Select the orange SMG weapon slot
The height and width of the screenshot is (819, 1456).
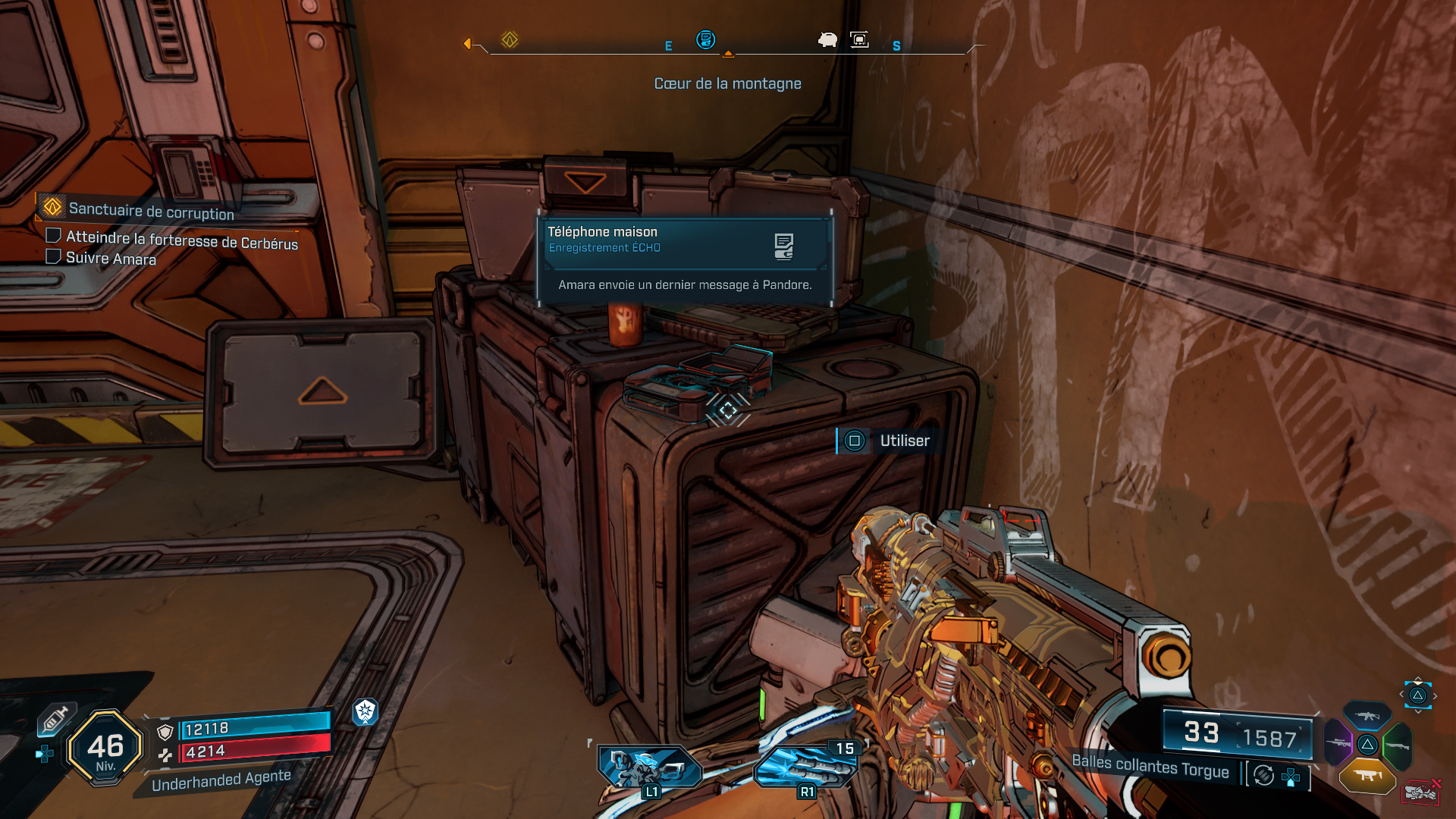[x=1367, y=775]
